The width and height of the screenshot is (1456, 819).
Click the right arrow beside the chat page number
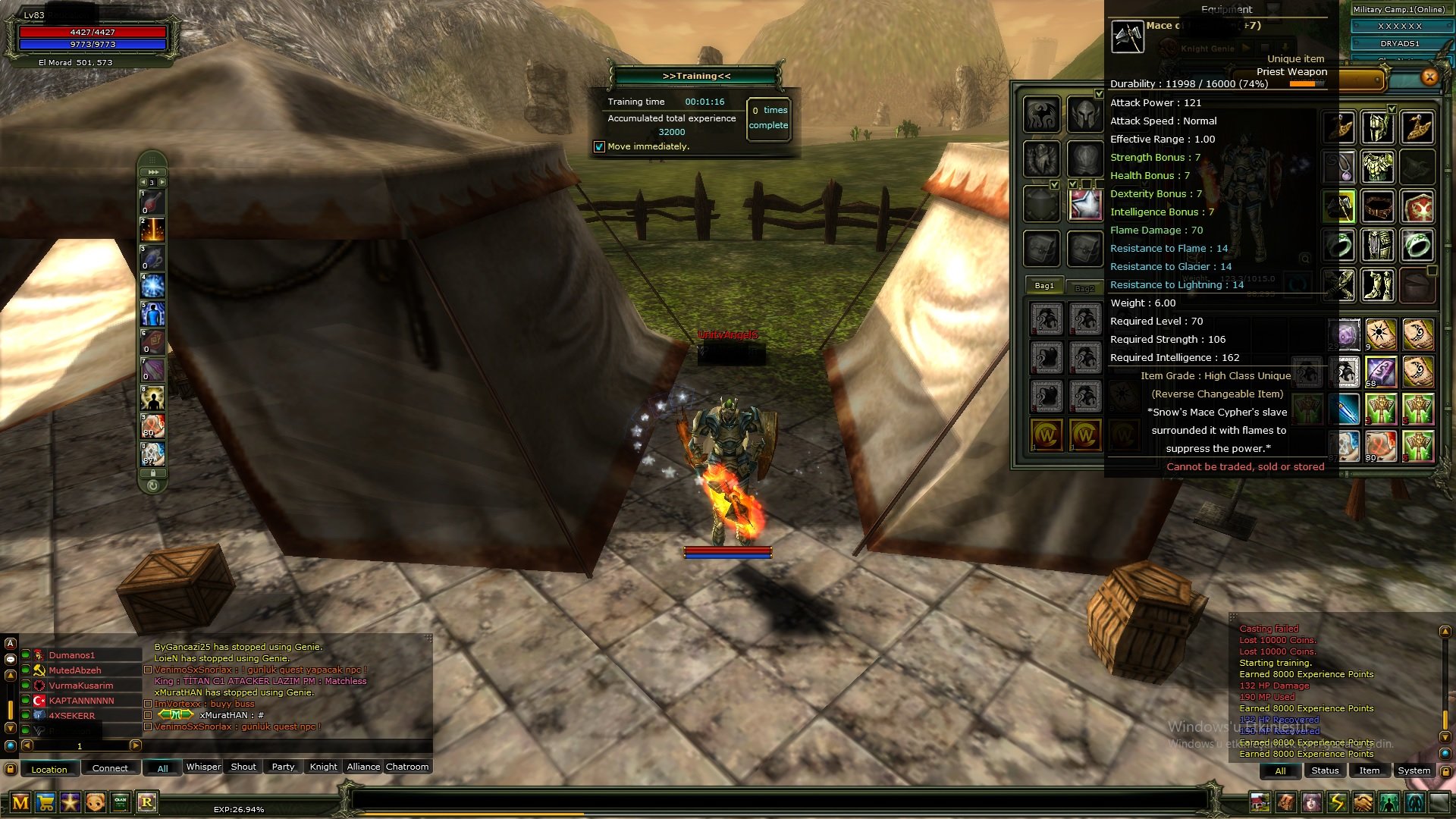(135, 745)
